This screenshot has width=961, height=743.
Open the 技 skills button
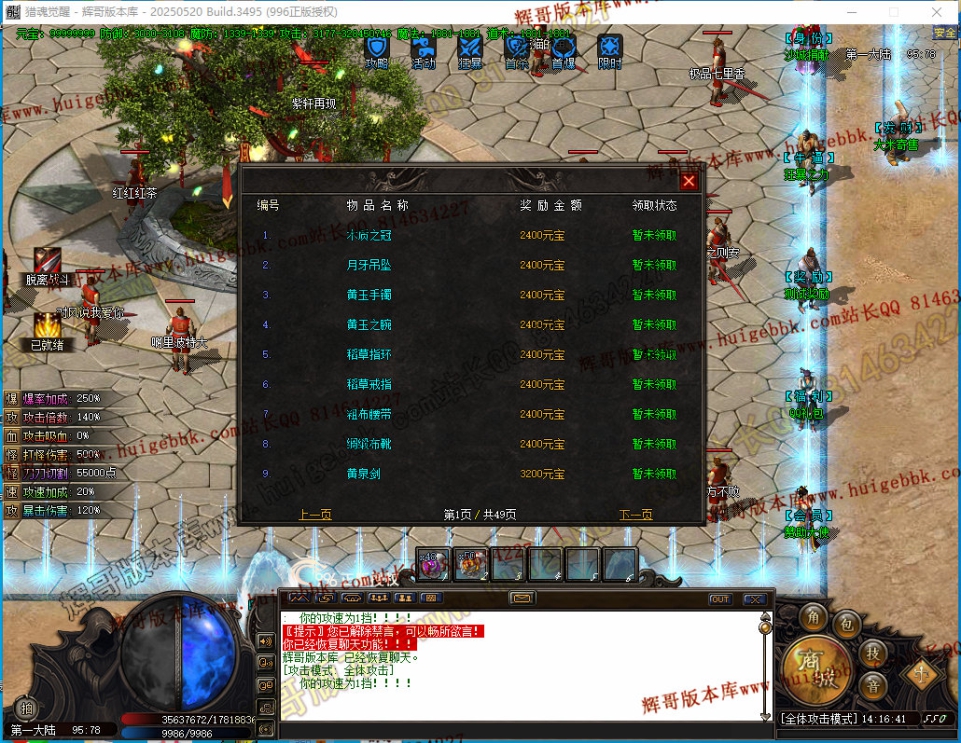point(872,653)
